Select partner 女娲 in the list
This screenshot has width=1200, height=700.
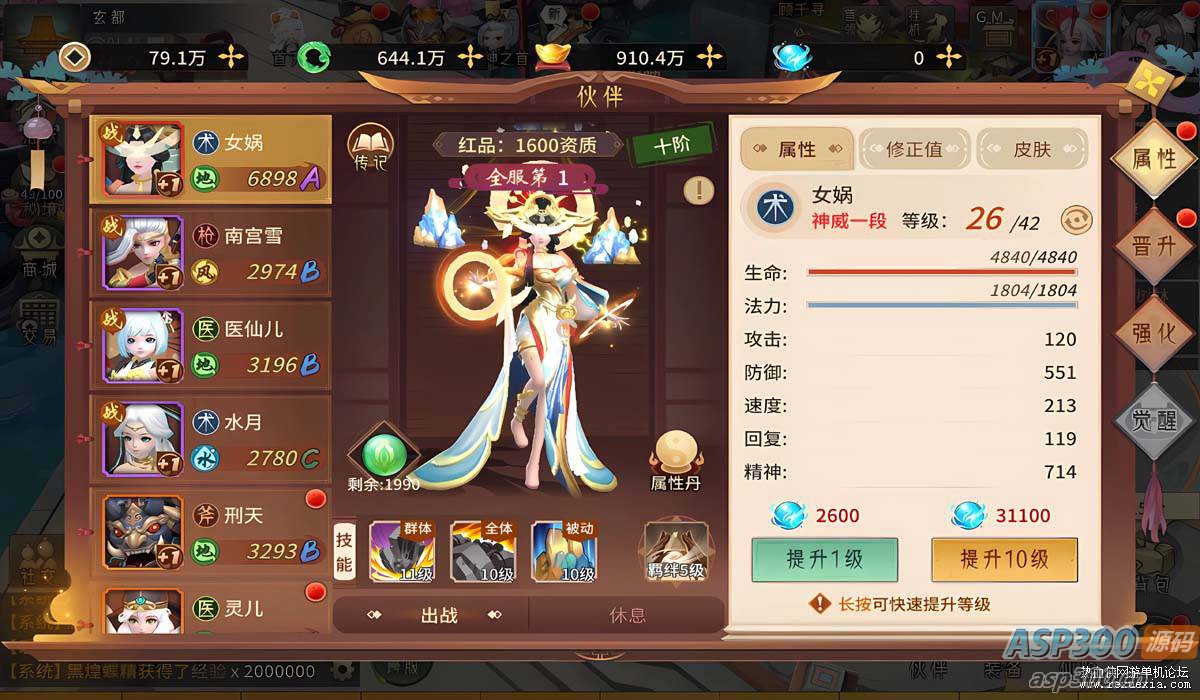coord(210,160)
